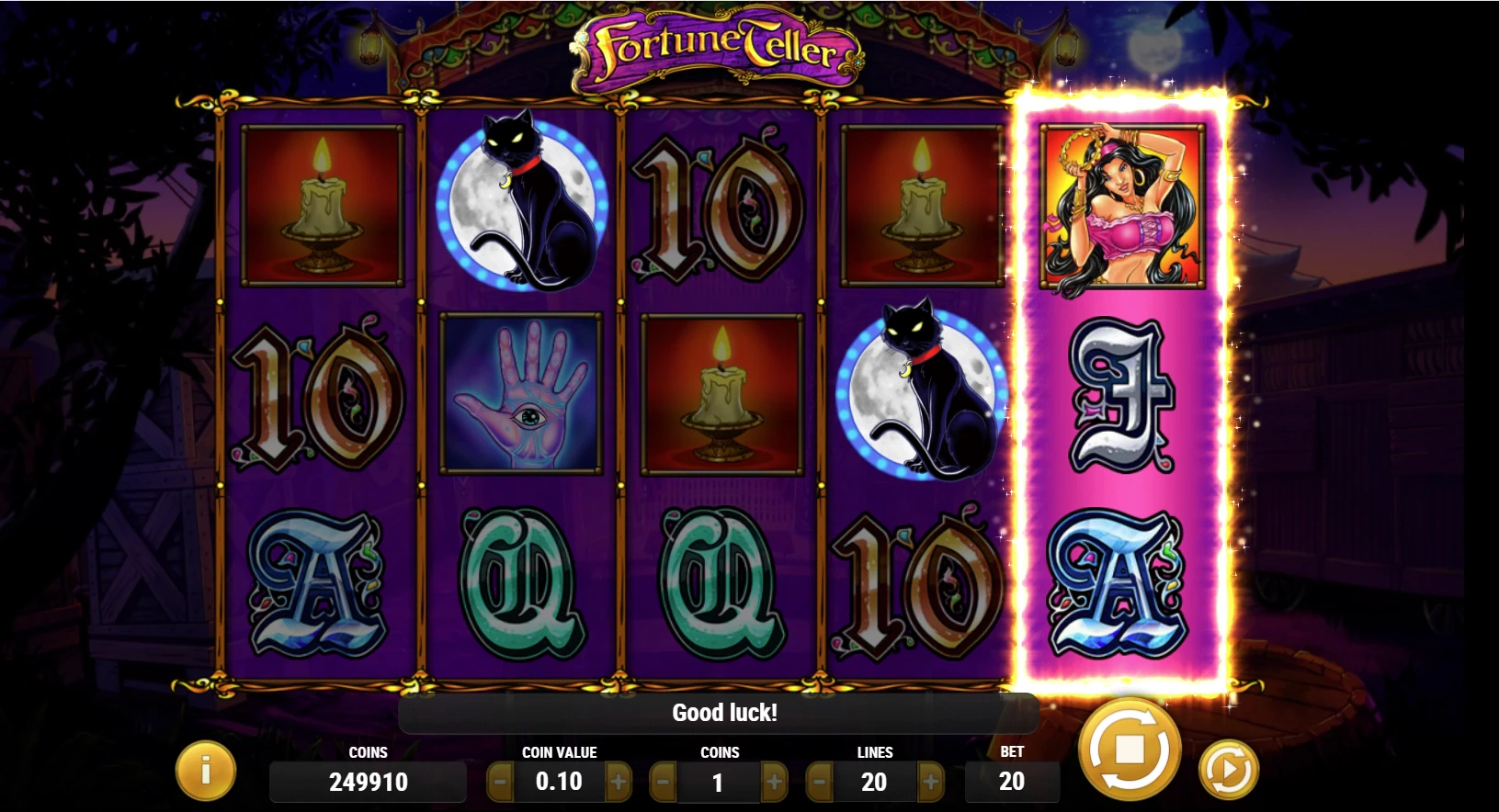1499x812 pixels.
Task: Select the green Q symbol on reel two
Action: coord(521,579)
